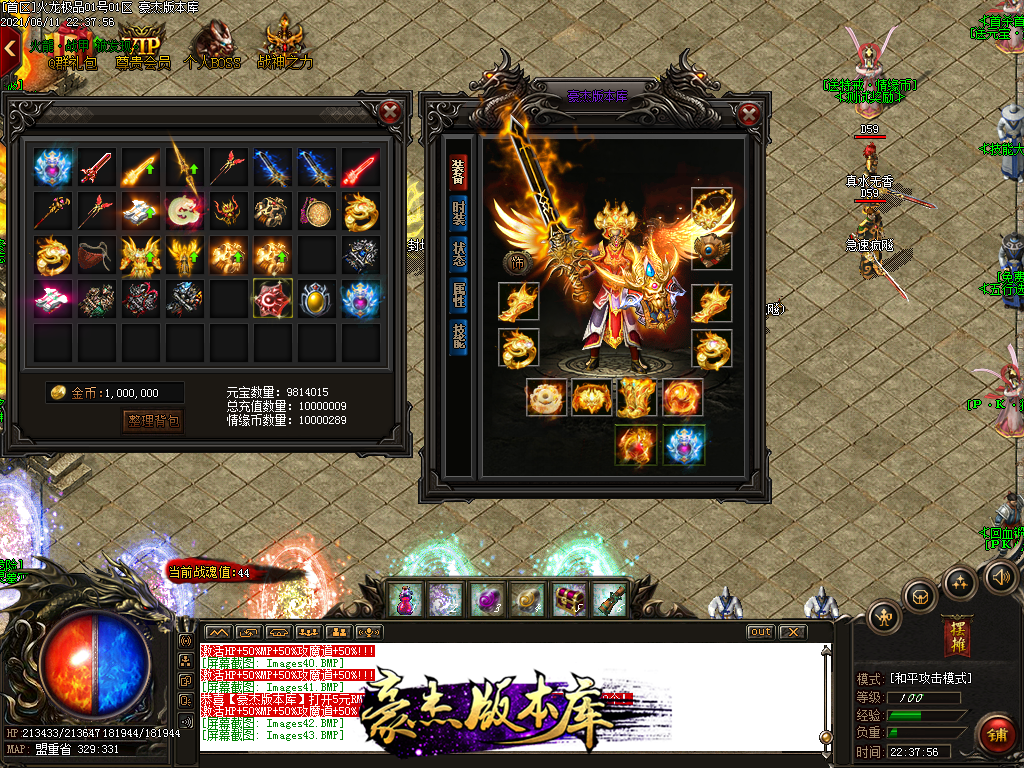Open the treasure chest hotbar item
Screen dimensions: 1024x768
pyautogui.click(x=569, y=599)
